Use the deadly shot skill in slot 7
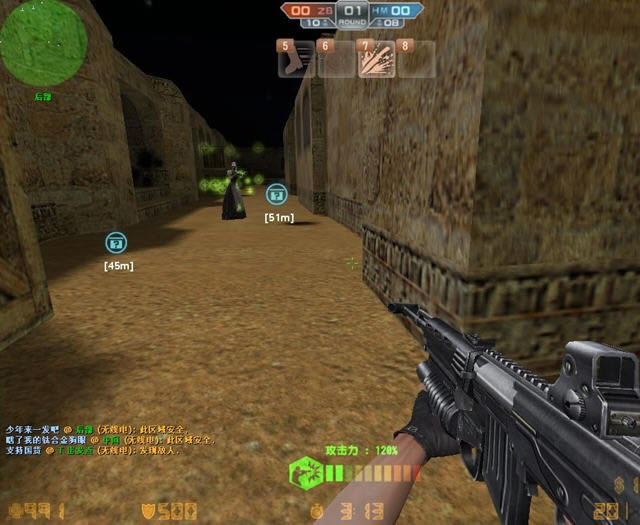This screenshot has width=640, height=525. [377, 59]
